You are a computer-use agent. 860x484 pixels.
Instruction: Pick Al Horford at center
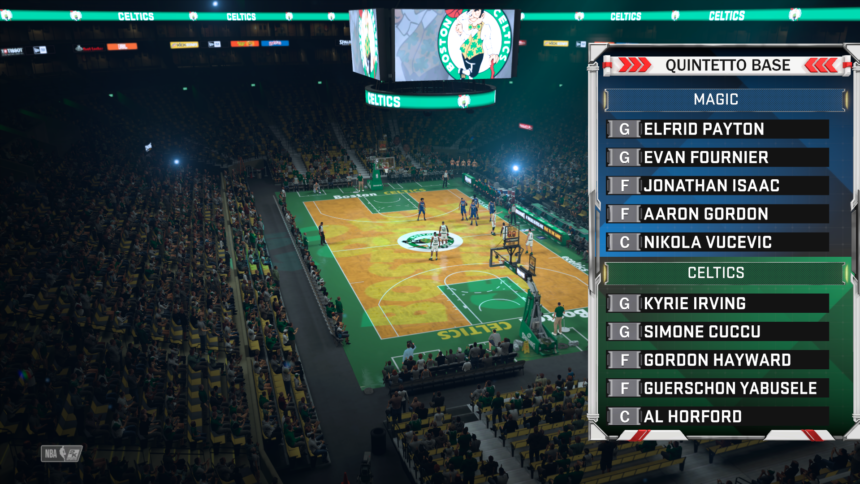[x=718, y=416]
